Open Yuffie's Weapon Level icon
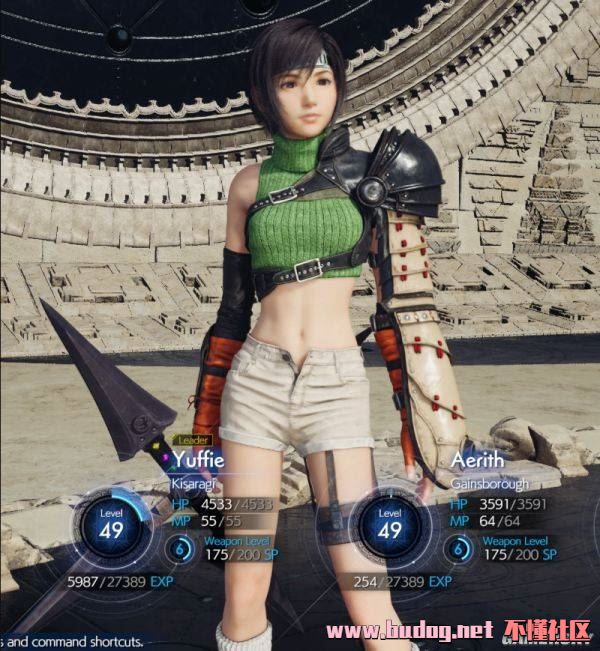 pyautogui.click(x=181, y=547)
